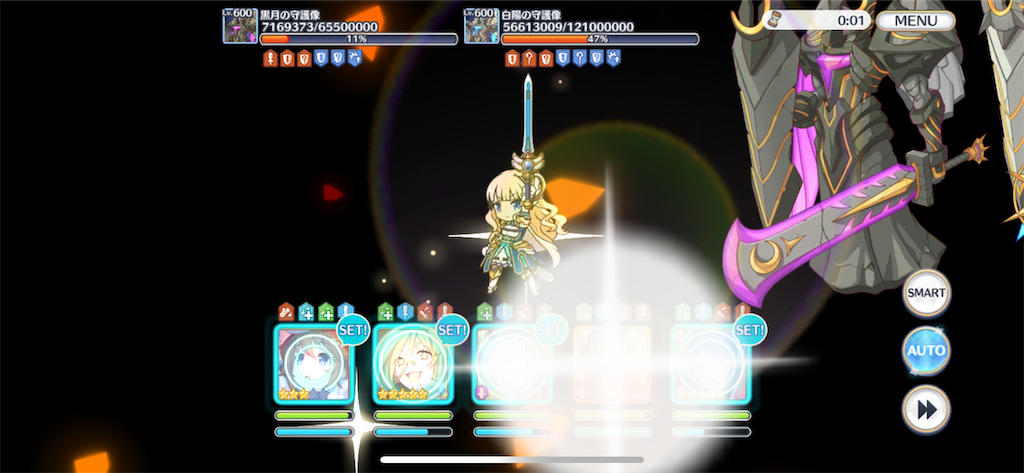Select the red-hooded girl character card
This screenshot has height=473, width=1024.
[x=313, y=364]
